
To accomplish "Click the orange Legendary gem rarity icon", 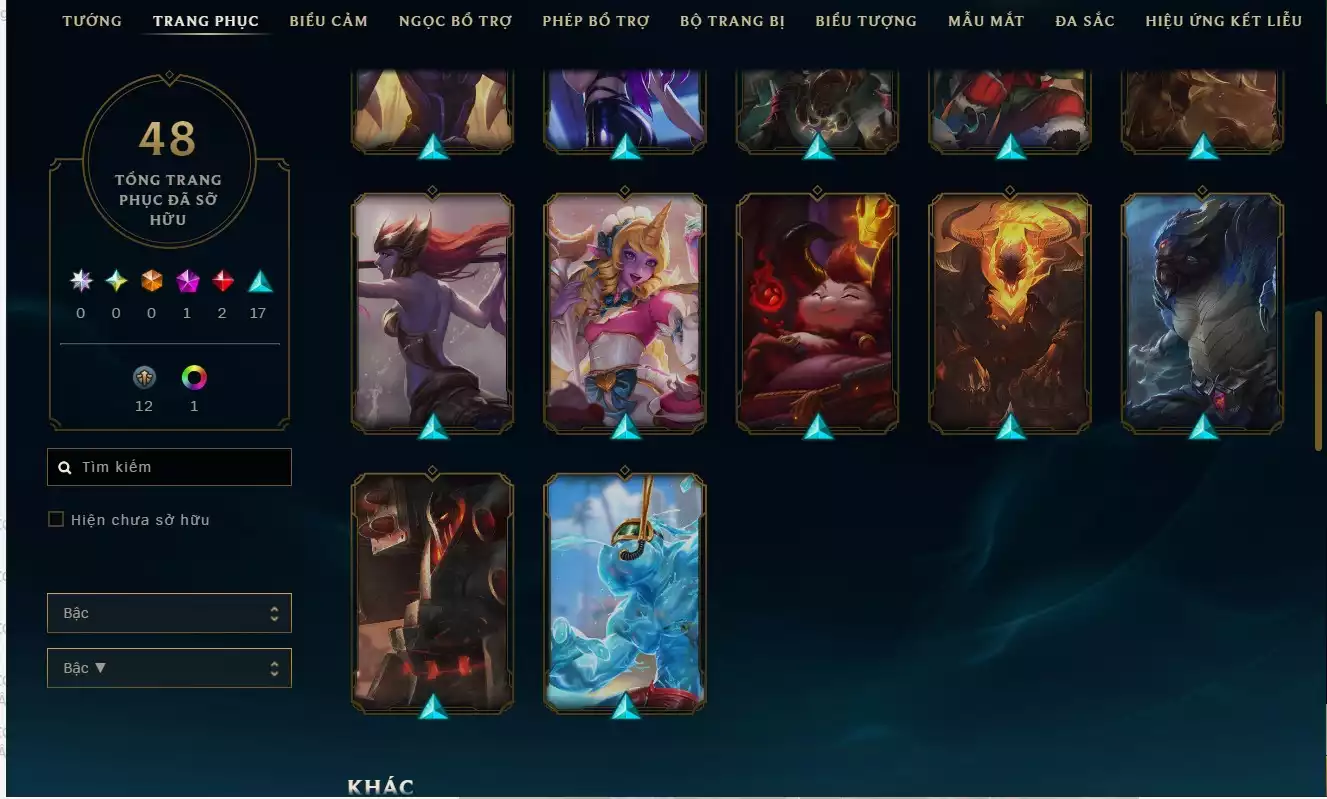I will [151, 281].
